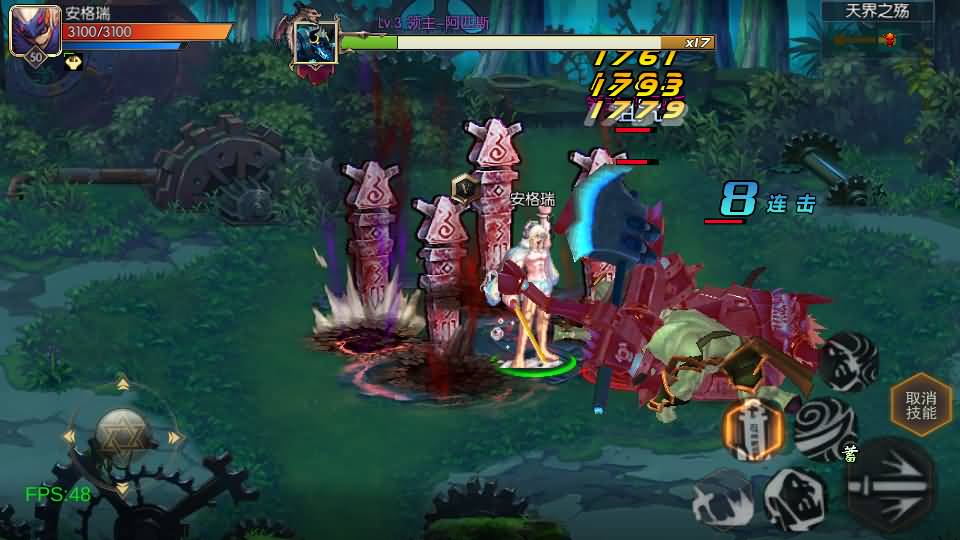Tap the joystick's up arrow
Viewport: 960px width, 540px height.
[x=122, y=384]
